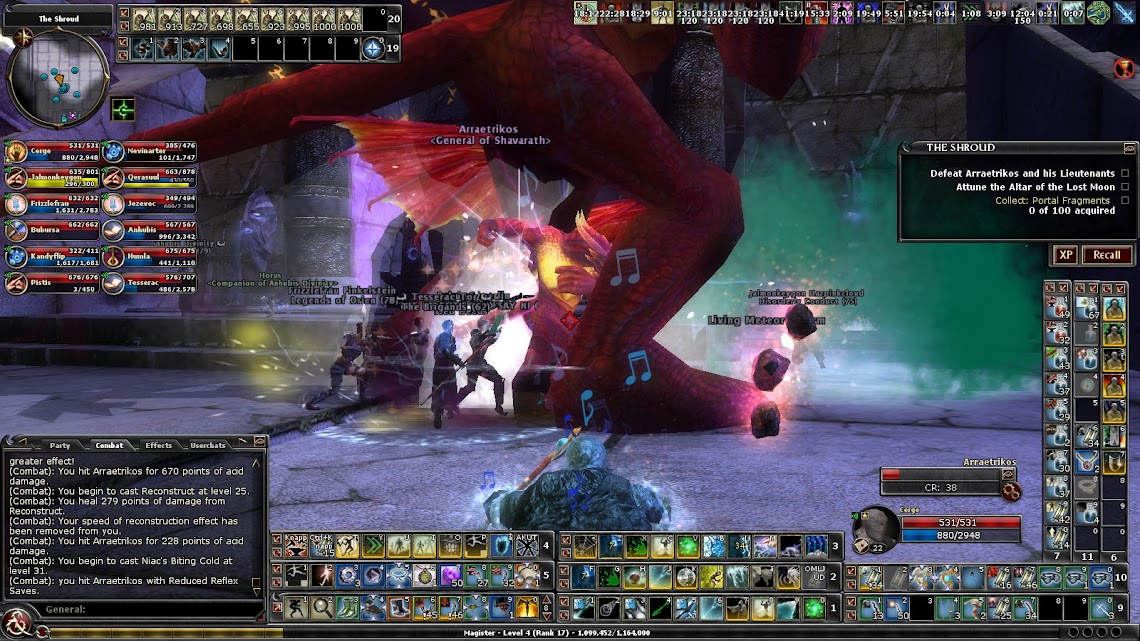This screenshot has height=641, width=1140.
Task: Recall out of The Shroud quest
Action: point(1106,255)
